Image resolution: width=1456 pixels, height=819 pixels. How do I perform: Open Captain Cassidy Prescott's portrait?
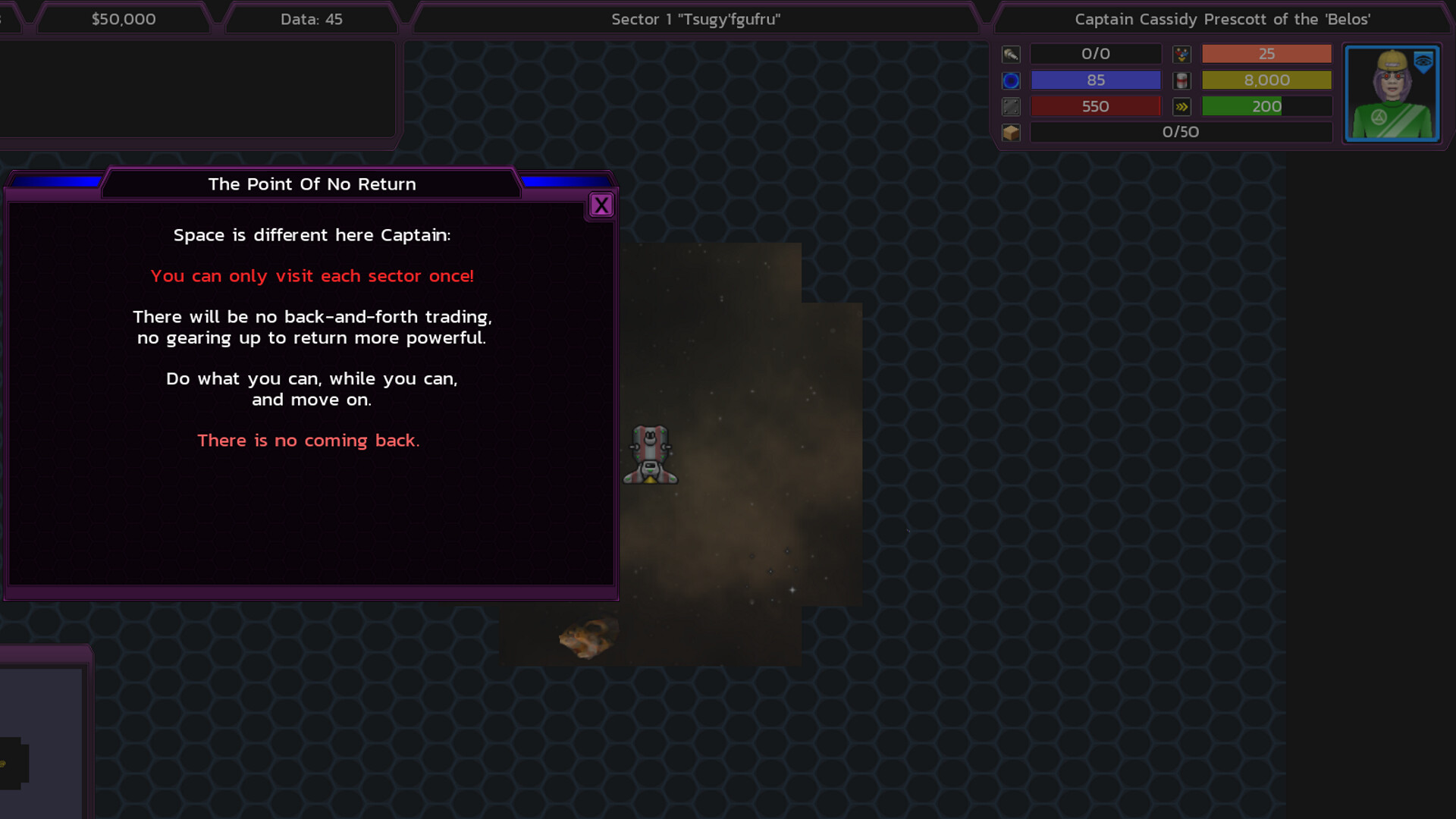[1392, 94]
